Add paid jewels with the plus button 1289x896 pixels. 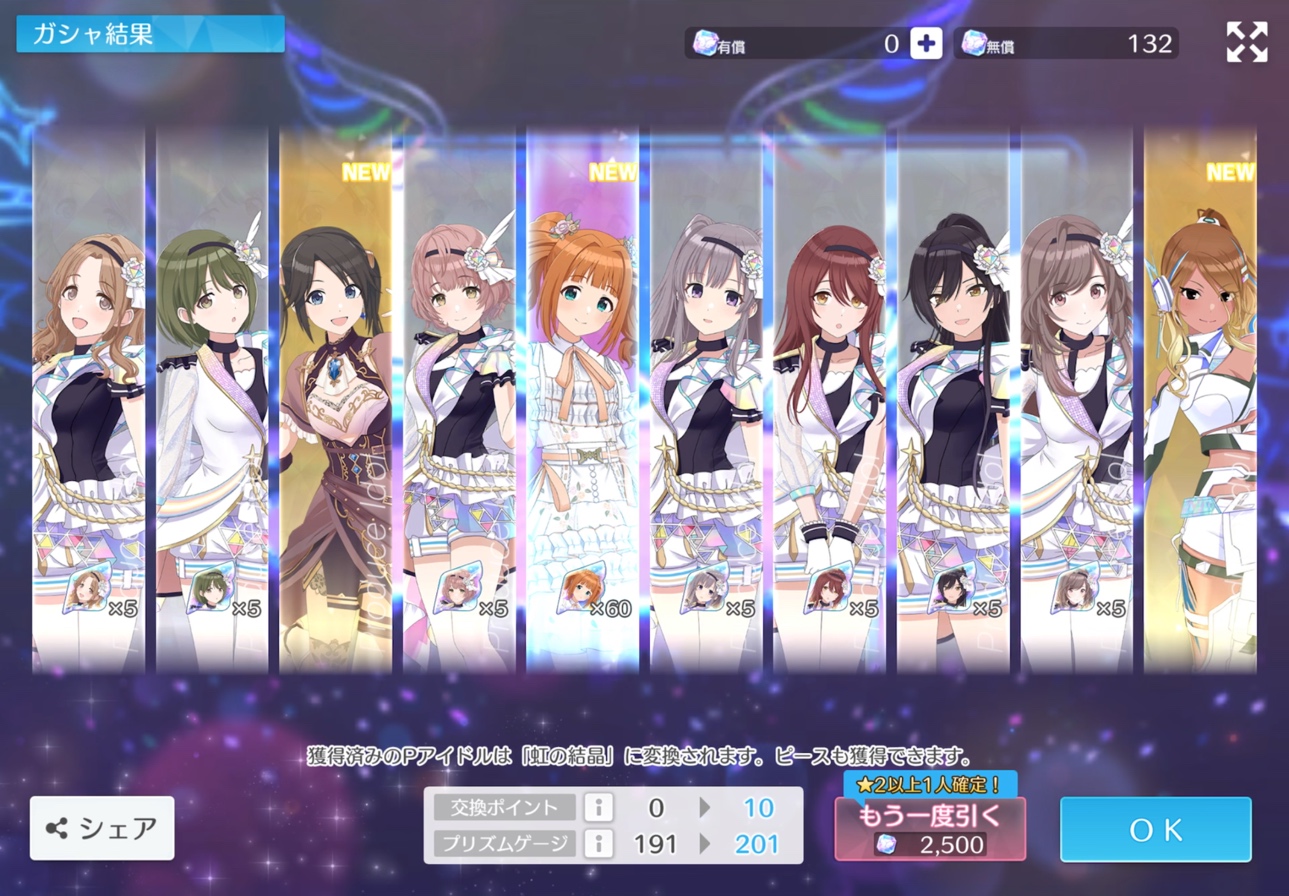point(926,43)
